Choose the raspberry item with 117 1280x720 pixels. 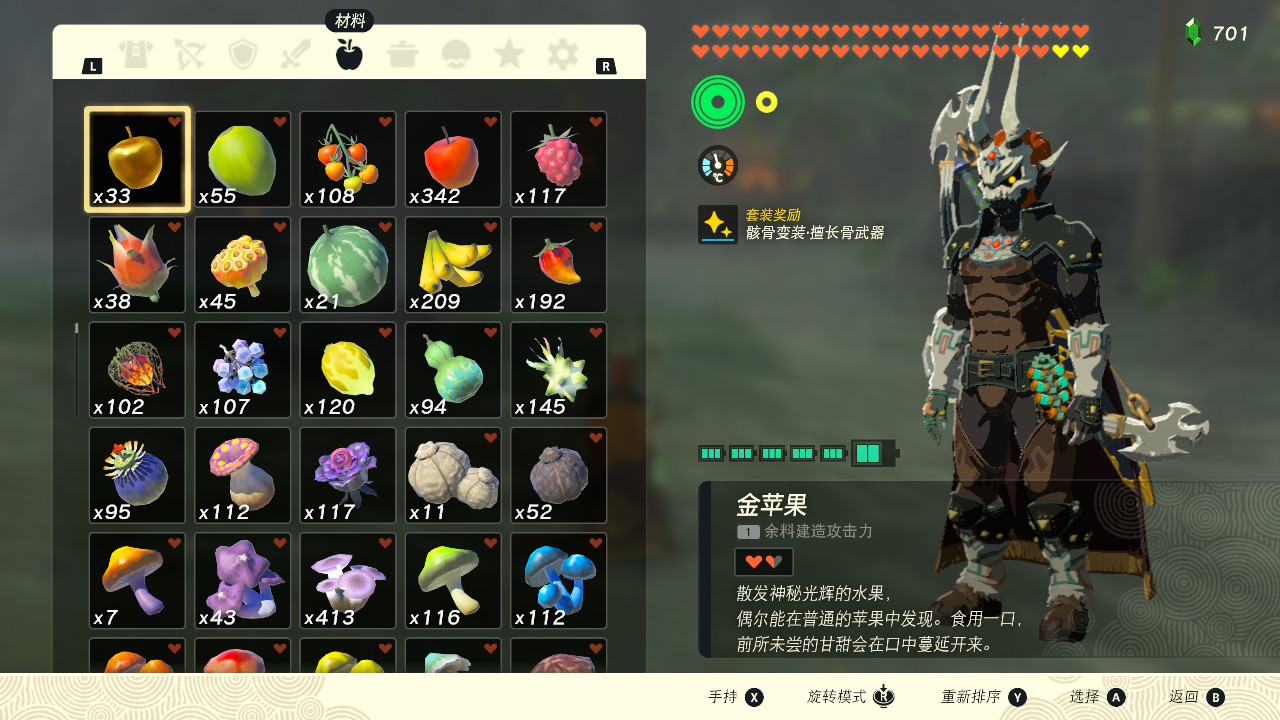tap(559, 160)
